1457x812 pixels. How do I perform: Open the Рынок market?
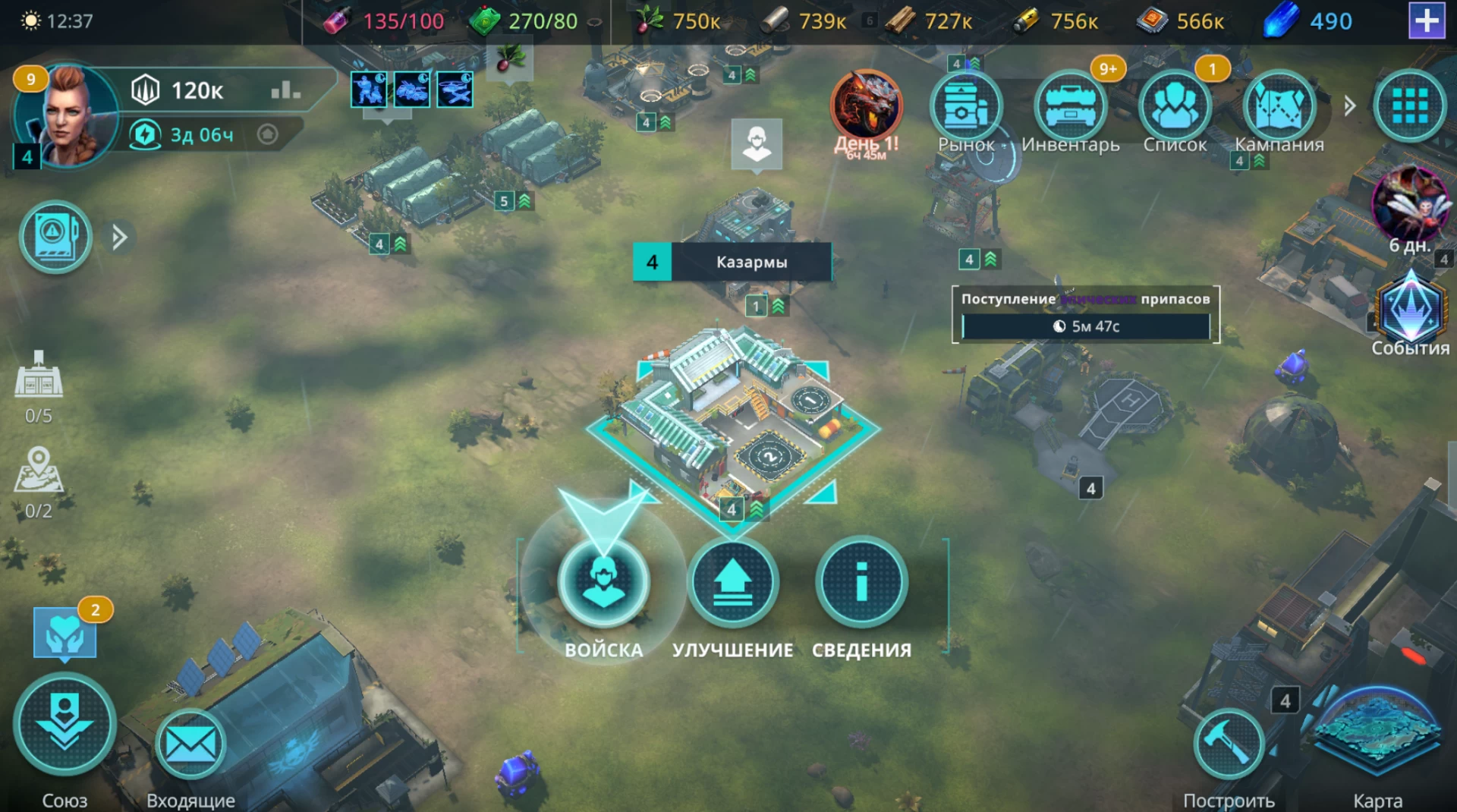pyautogui.click(x=966, y=108)
